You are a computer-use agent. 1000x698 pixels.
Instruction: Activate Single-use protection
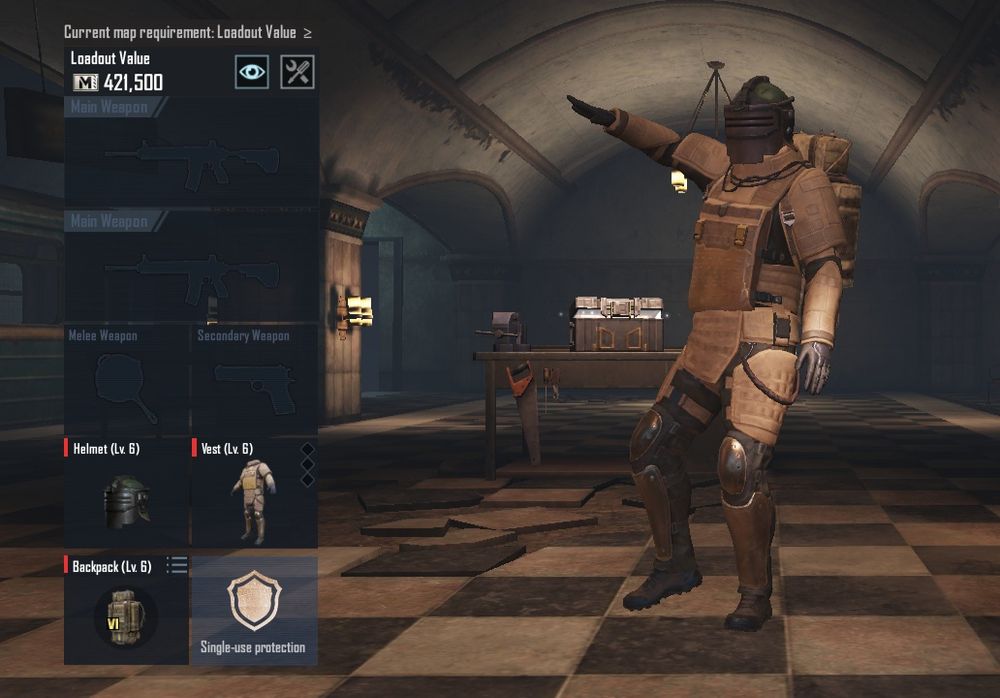pos(254,610)
